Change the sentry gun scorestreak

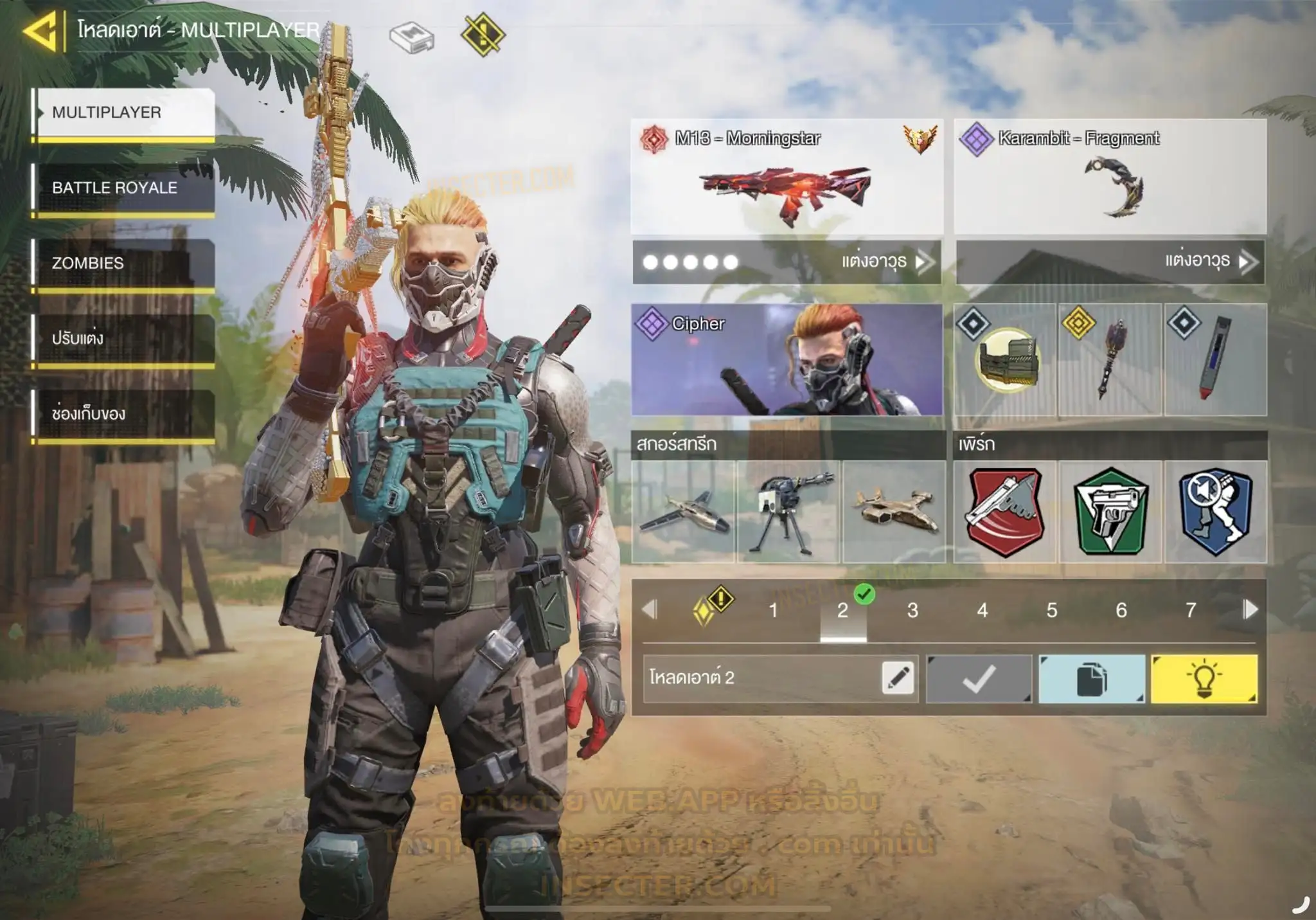[x=788, y=512]
